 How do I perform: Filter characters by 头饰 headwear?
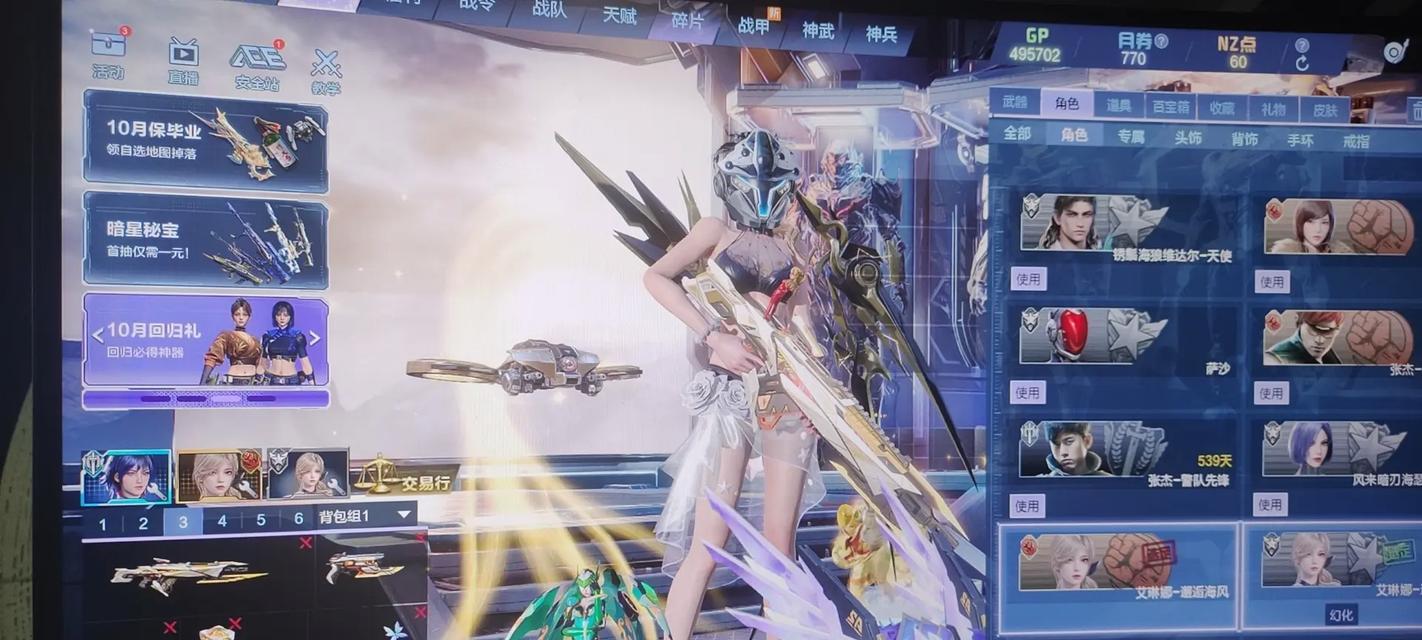(1187, 137)
